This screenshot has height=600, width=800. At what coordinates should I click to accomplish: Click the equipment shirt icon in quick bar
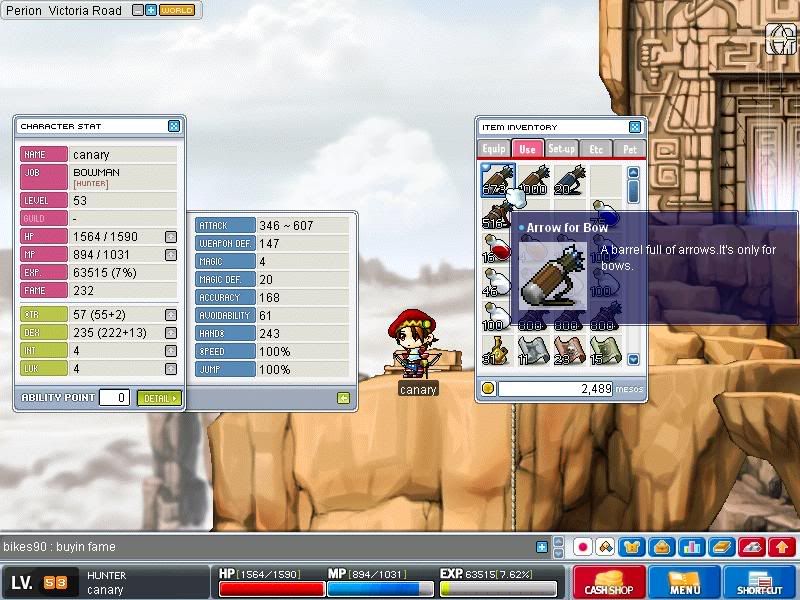click(x=632, y=547)
